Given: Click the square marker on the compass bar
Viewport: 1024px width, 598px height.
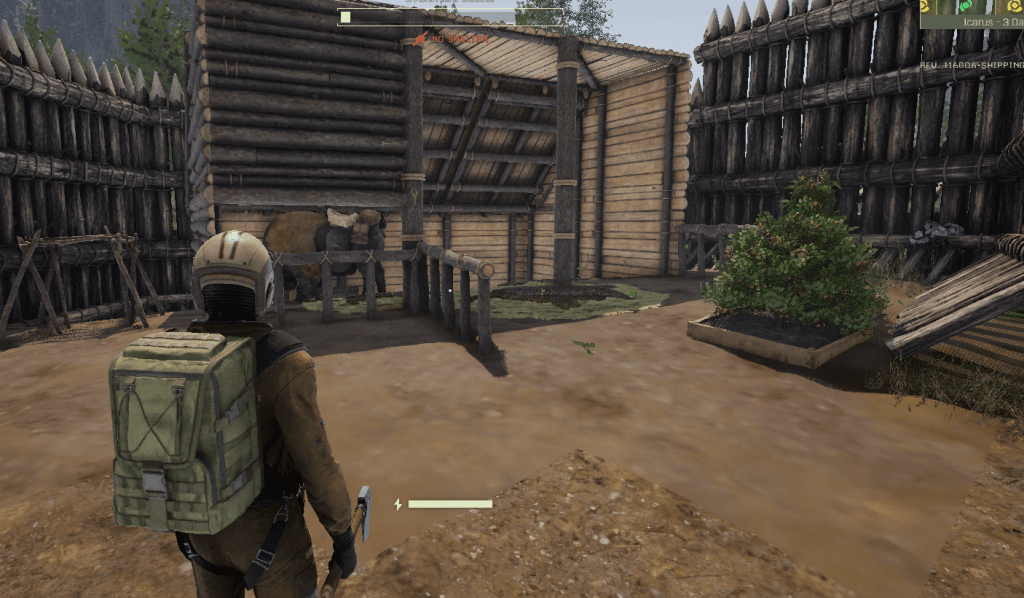Looking at the screenshot, I should point(345,16).
